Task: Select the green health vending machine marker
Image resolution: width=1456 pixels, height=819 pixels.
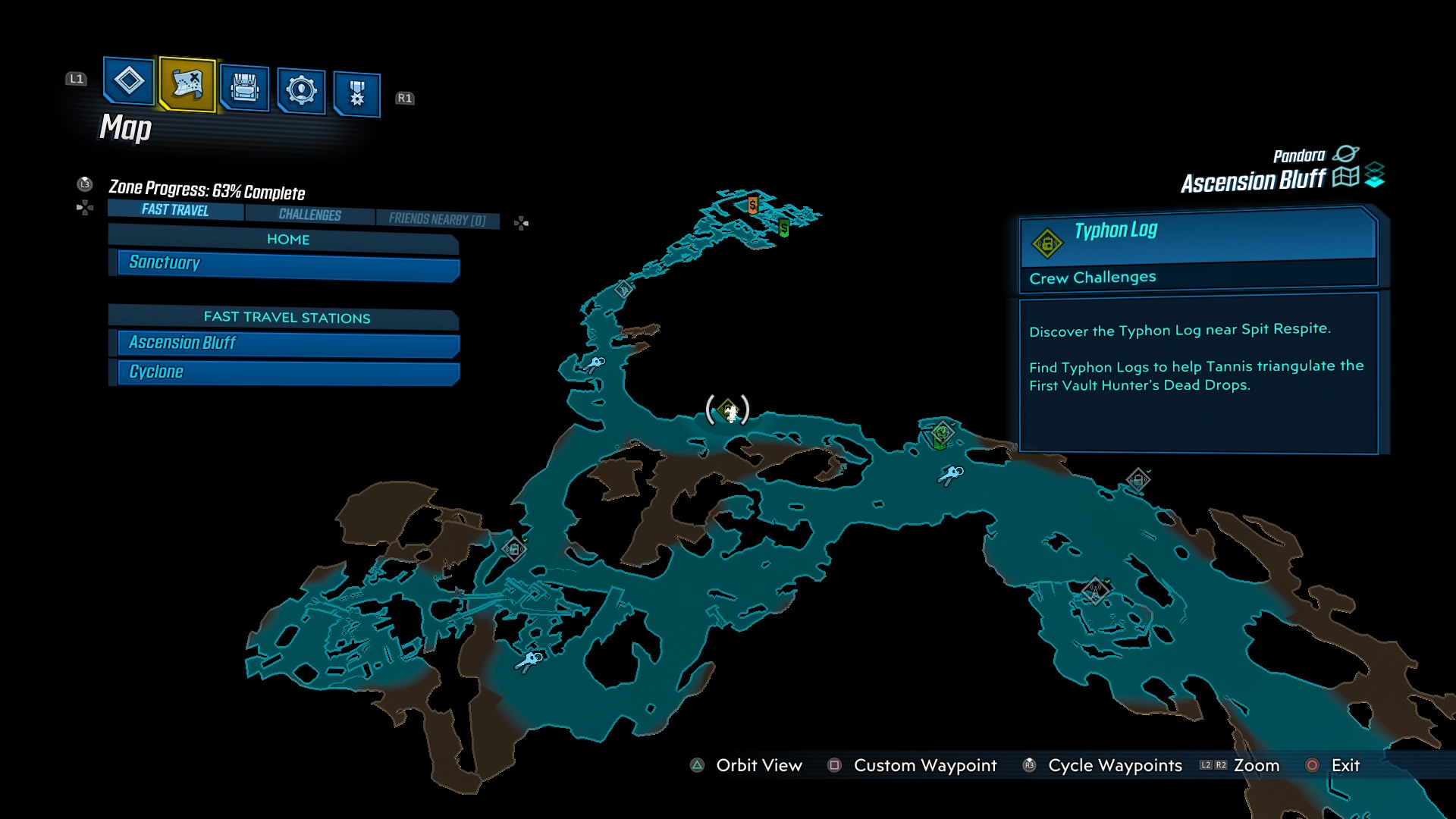Action: [x=783, y=226]
